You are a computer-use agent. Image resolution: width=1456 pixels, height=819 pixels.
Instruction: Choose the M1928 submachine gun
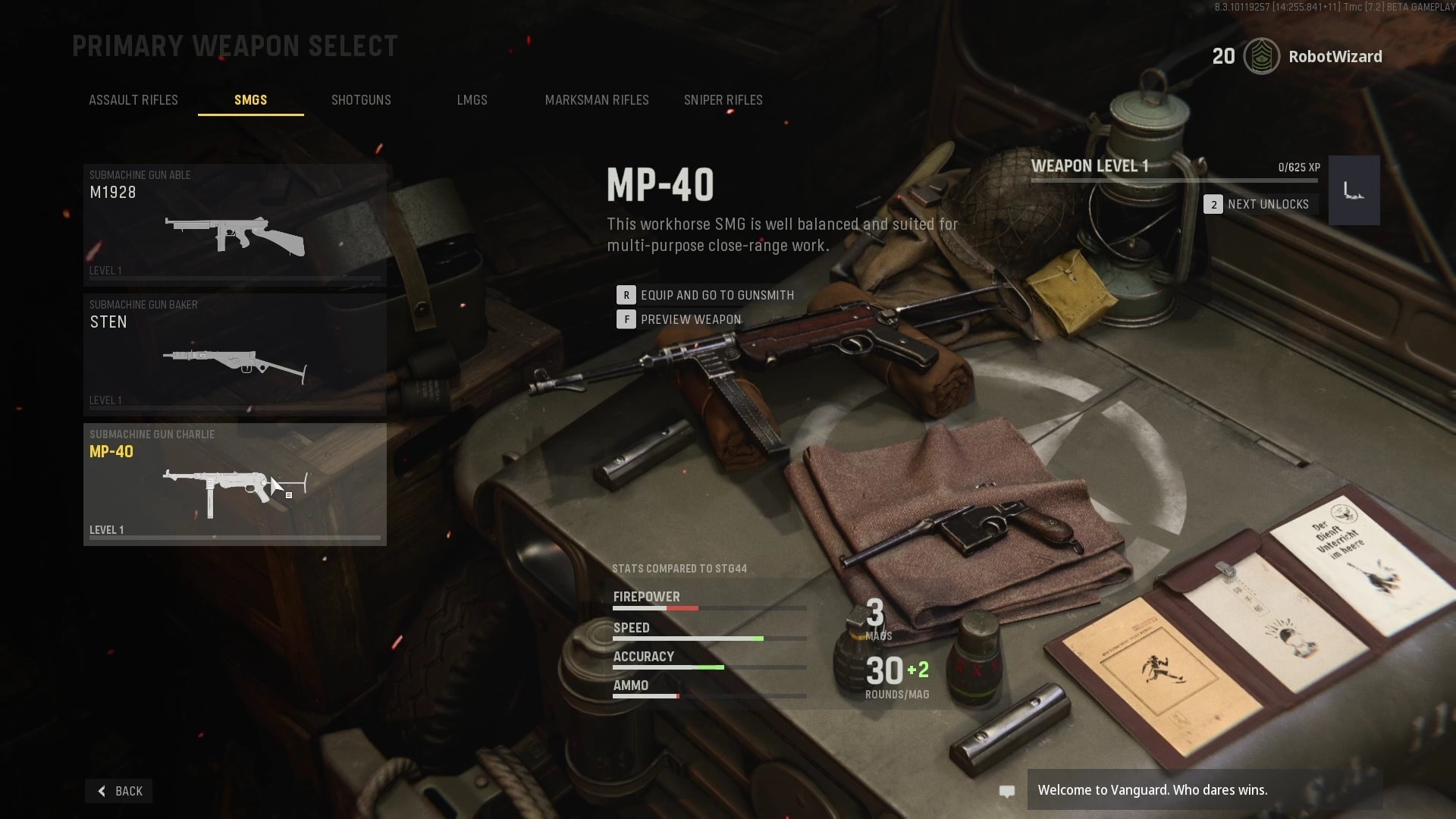235,224
